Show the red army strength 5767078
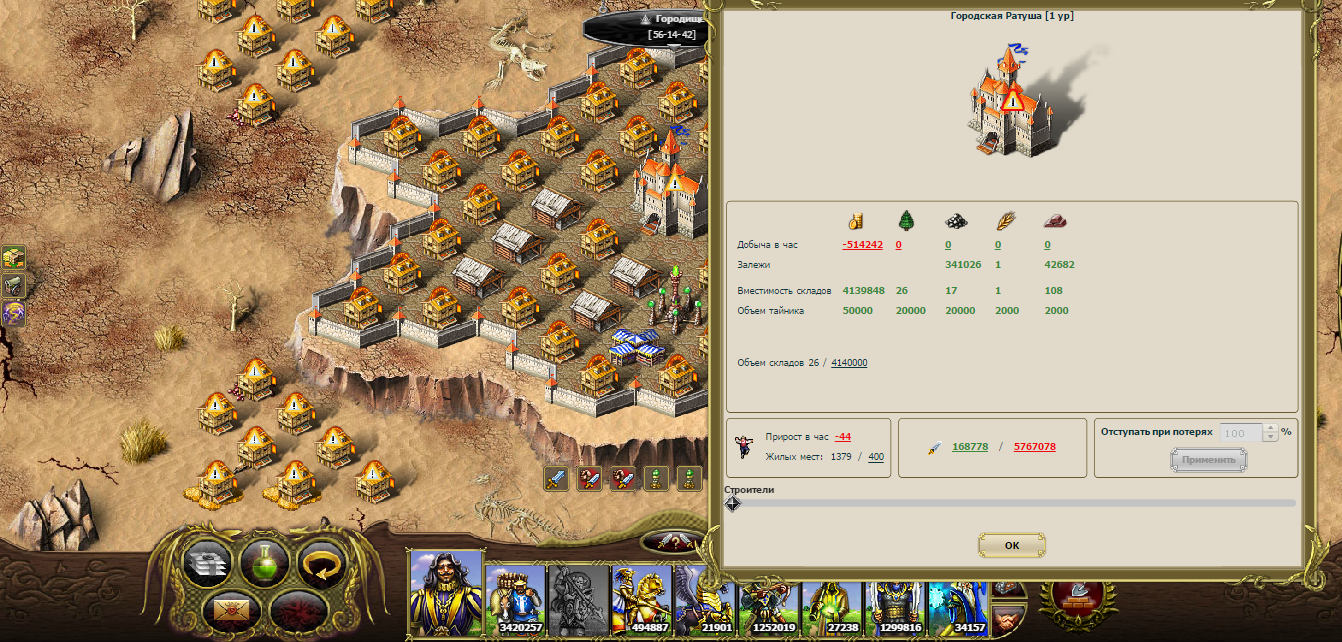The height and width of the screenshot is (642, 1342). pyautogui.click(x=1034, y=447)
